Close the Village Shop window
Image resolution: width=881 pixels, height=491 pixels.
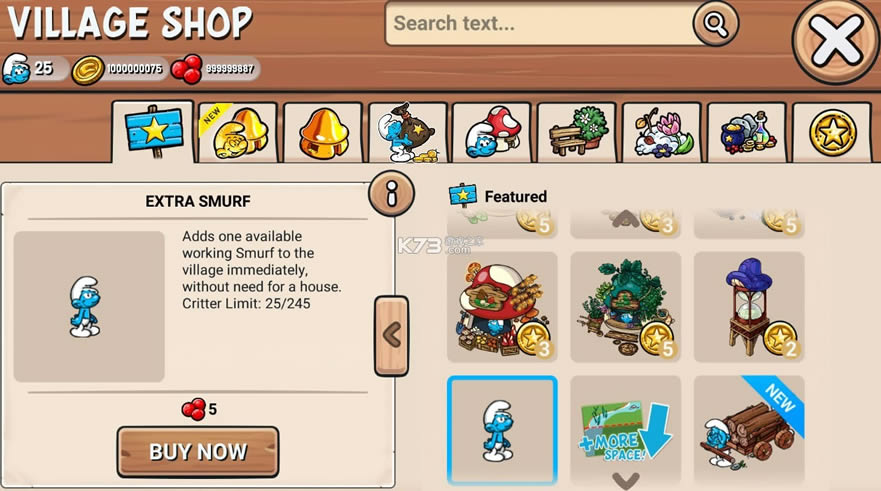point(836,40)
